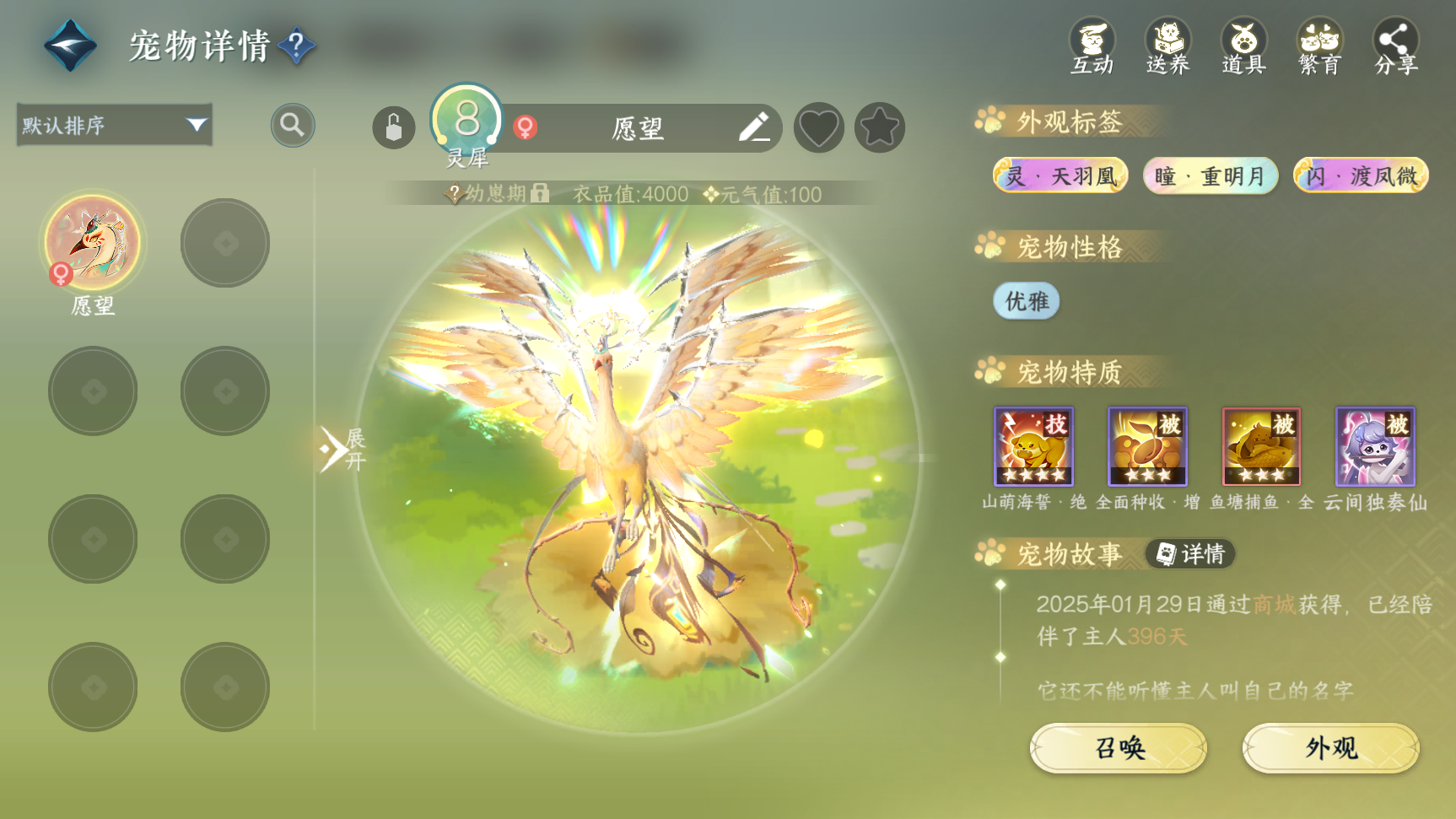Edit the pet name with pencil icon

pyautogui.click(x=753, y=128)
